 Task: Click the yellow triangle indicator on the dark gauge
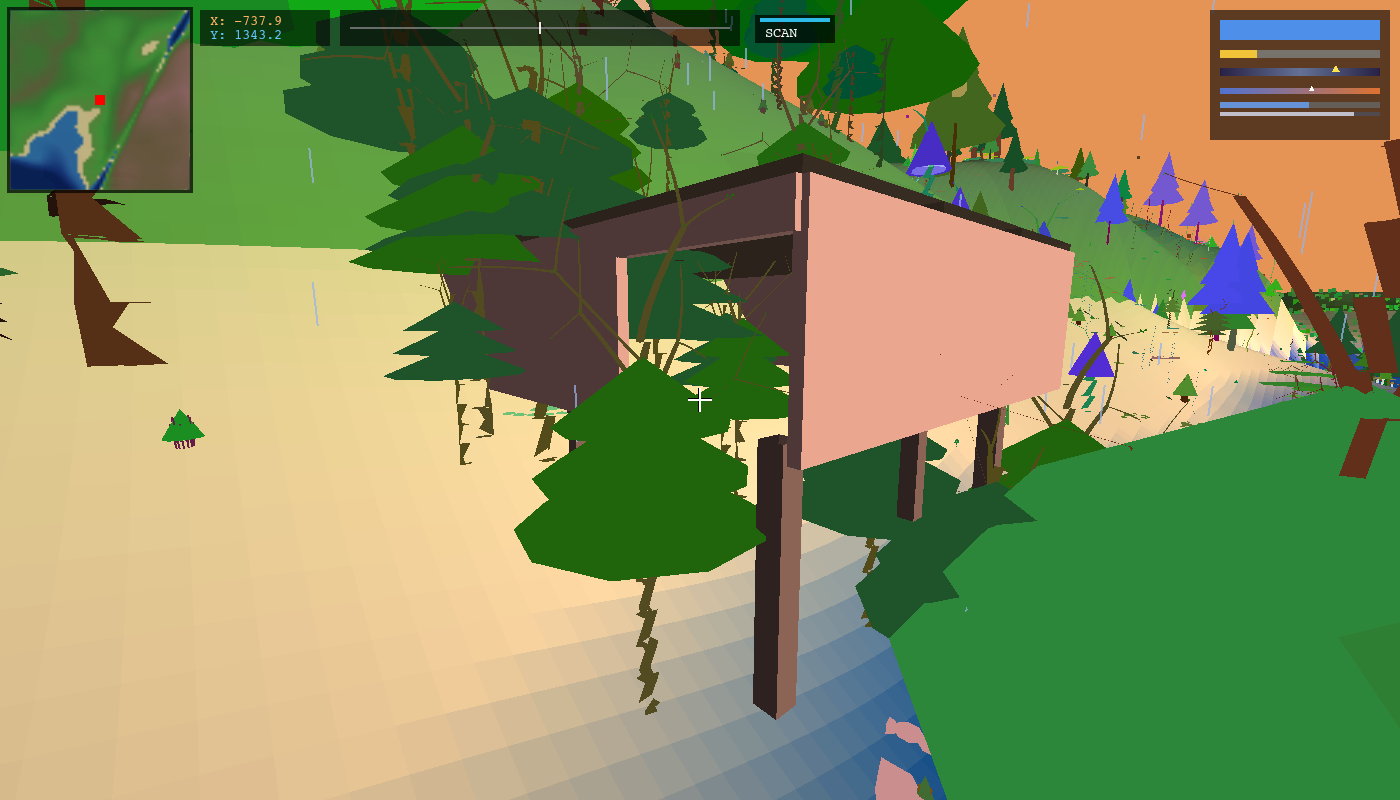(1338, 70)
